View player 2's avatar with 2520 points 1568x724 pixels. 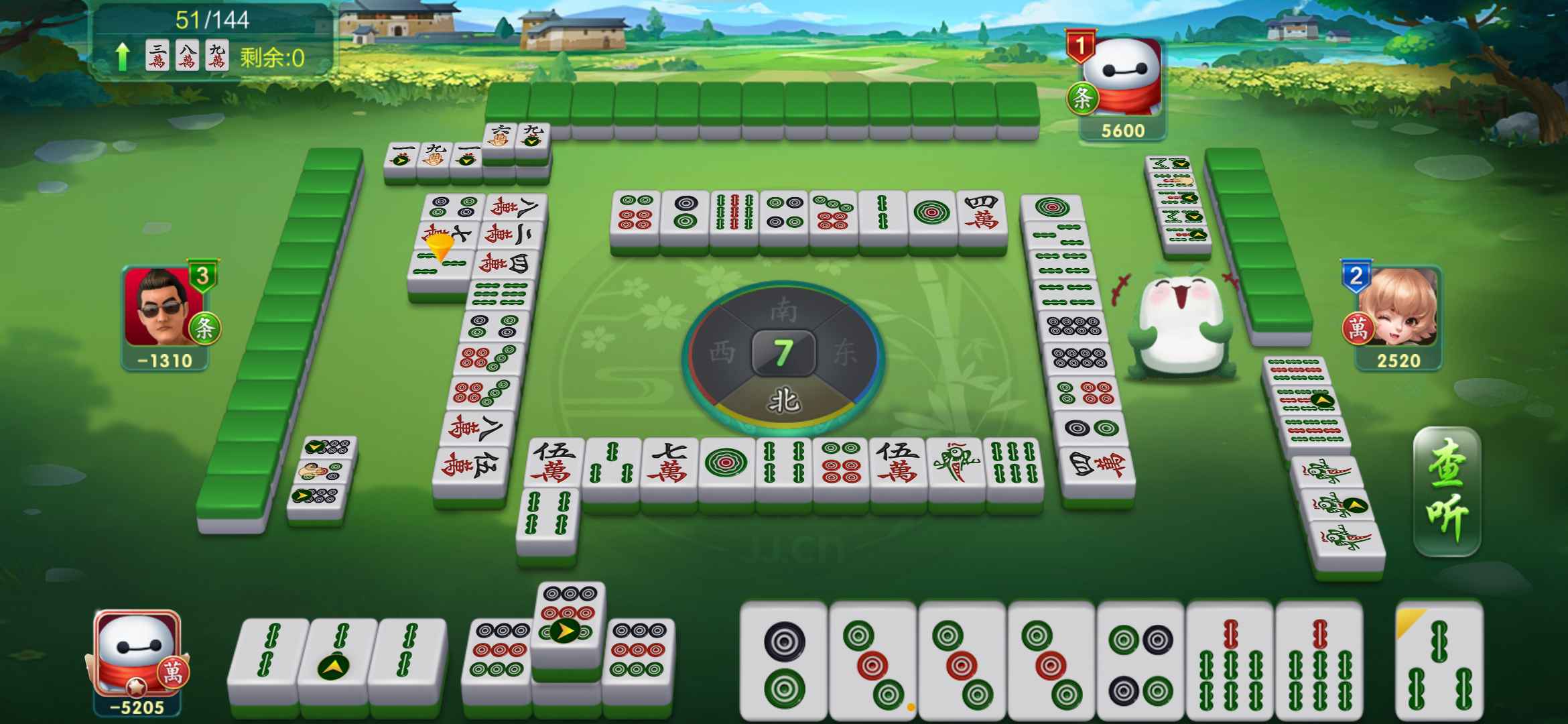pyautogui.click(x=1399, y=308)
